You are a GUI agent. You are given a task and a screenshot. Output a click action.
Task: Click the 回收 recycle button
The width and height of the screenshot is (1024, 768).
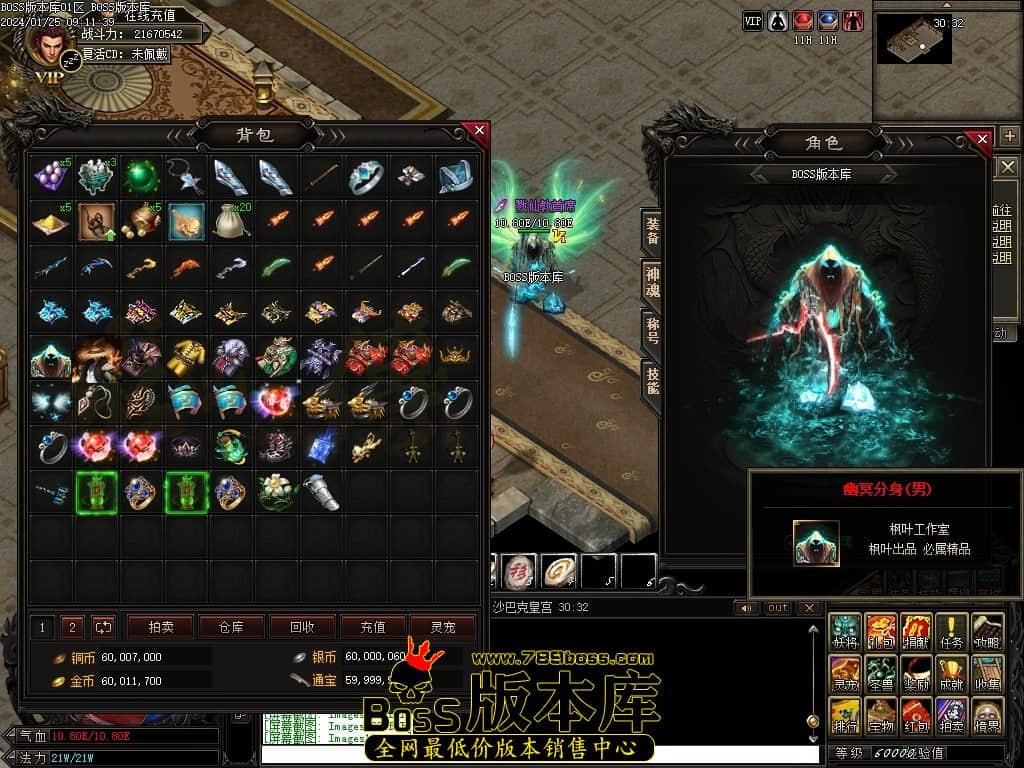pos(301,627)
